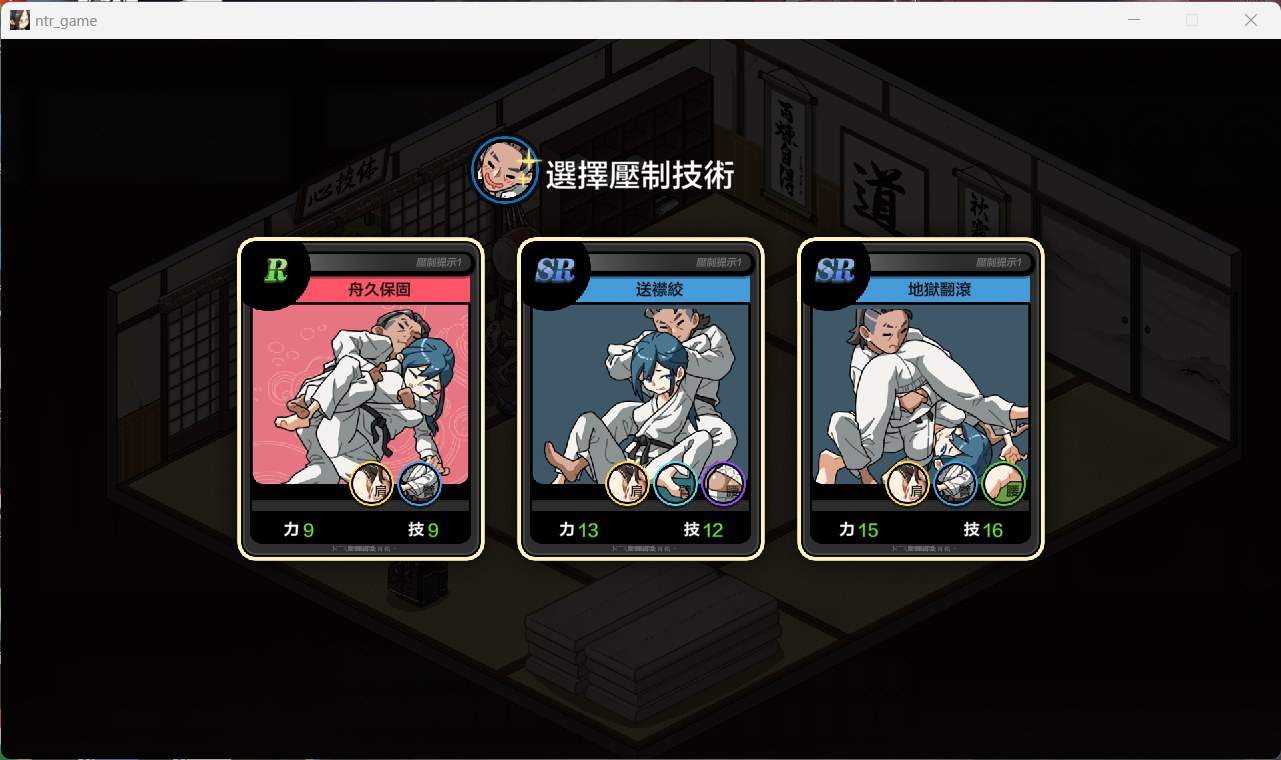
Task: Click the 肩 shoulder icon on 地獄翻滾 card
Action: (908, 484)
